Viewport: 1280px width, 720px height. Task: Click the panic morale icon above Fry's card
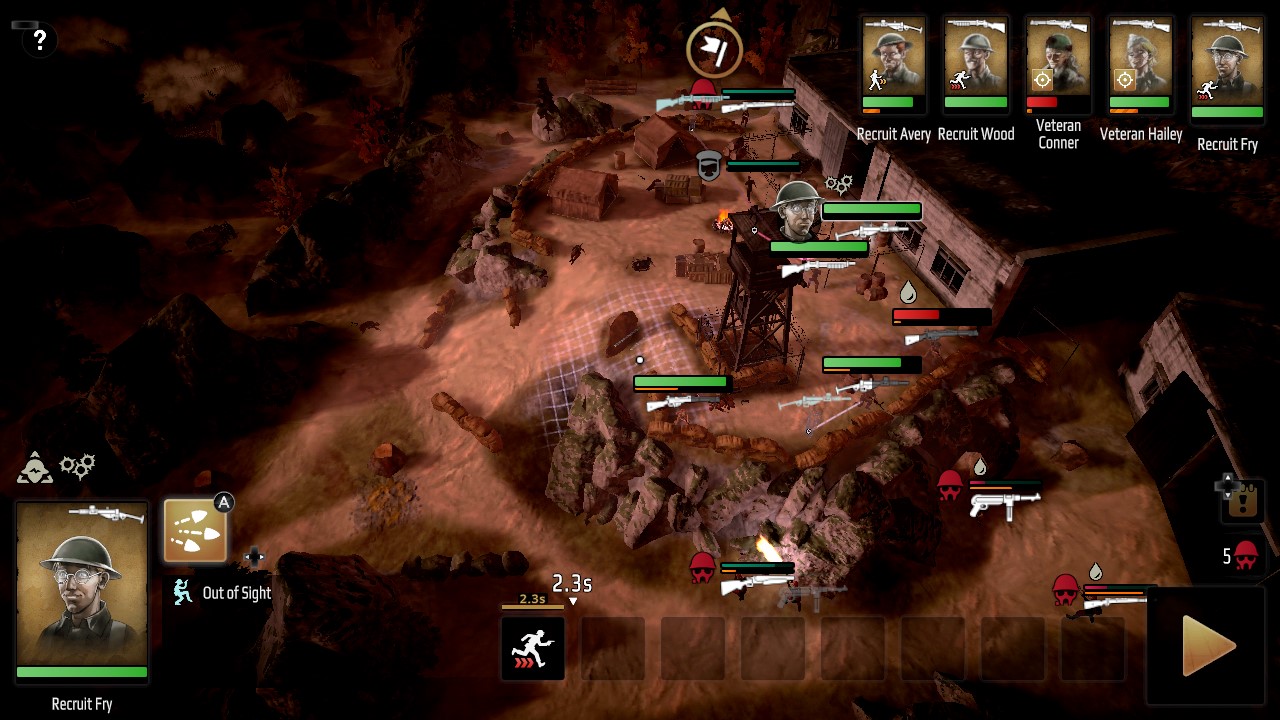[x=35, y=468]
